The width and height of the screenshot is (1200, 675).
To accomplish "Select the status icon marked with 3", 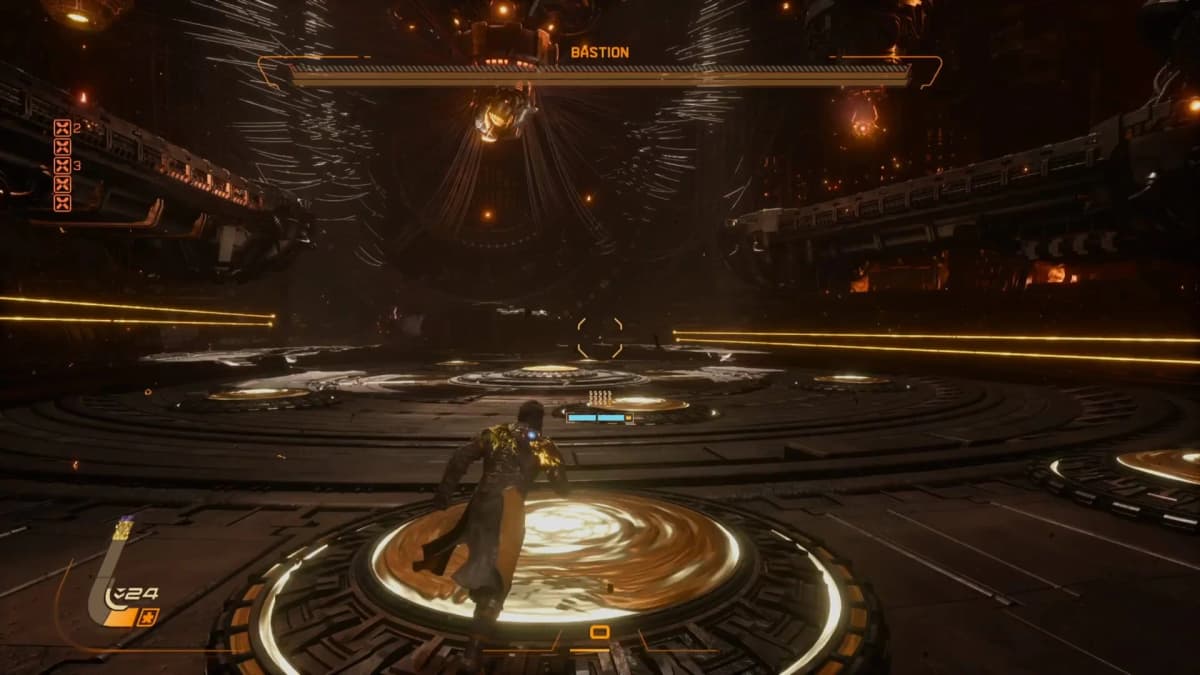I will click(x=62, y=166).
